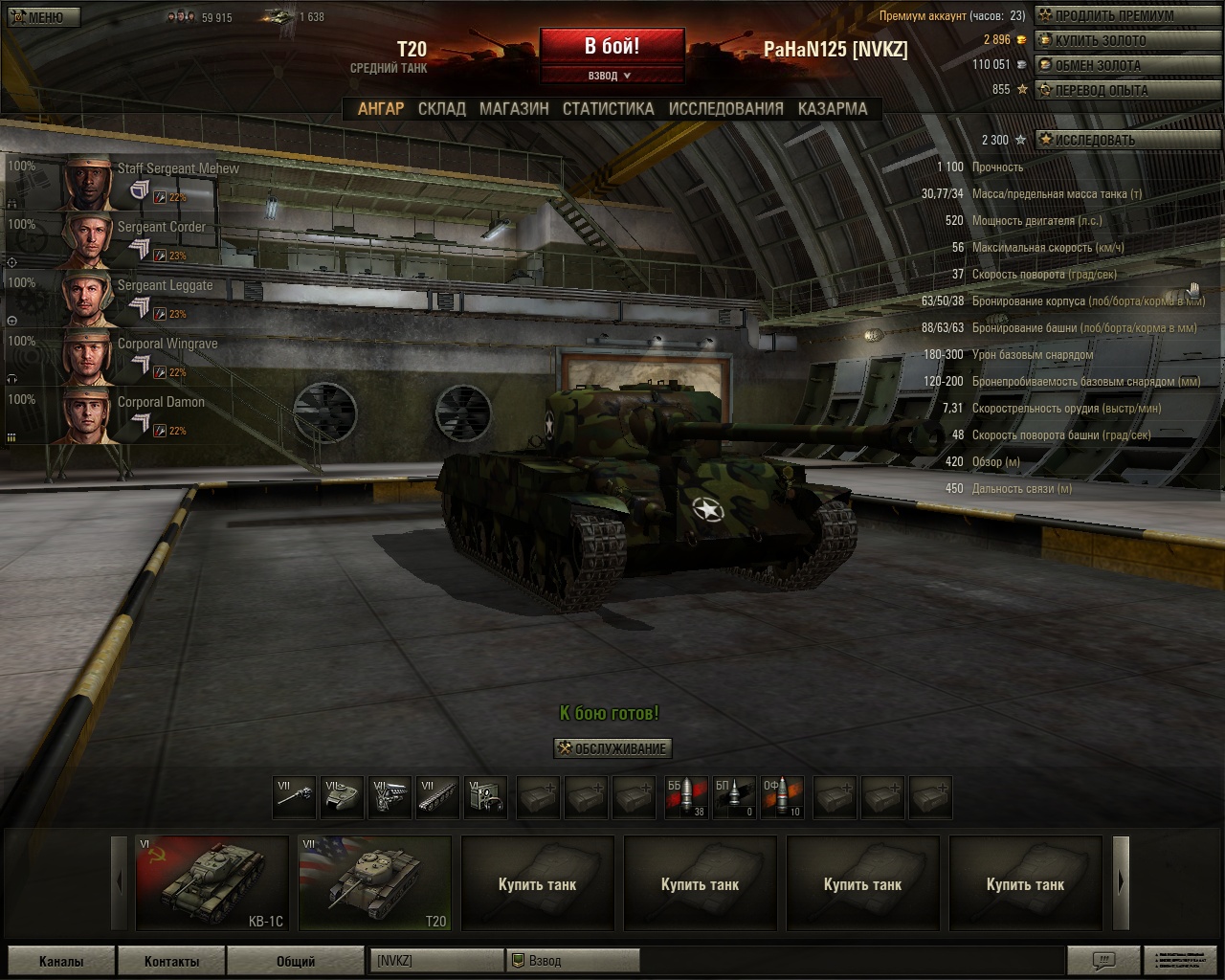The height and width of the screenshot is (980, 1225).
Task: Start the battle with В бой! button
Action: [612, 46]
